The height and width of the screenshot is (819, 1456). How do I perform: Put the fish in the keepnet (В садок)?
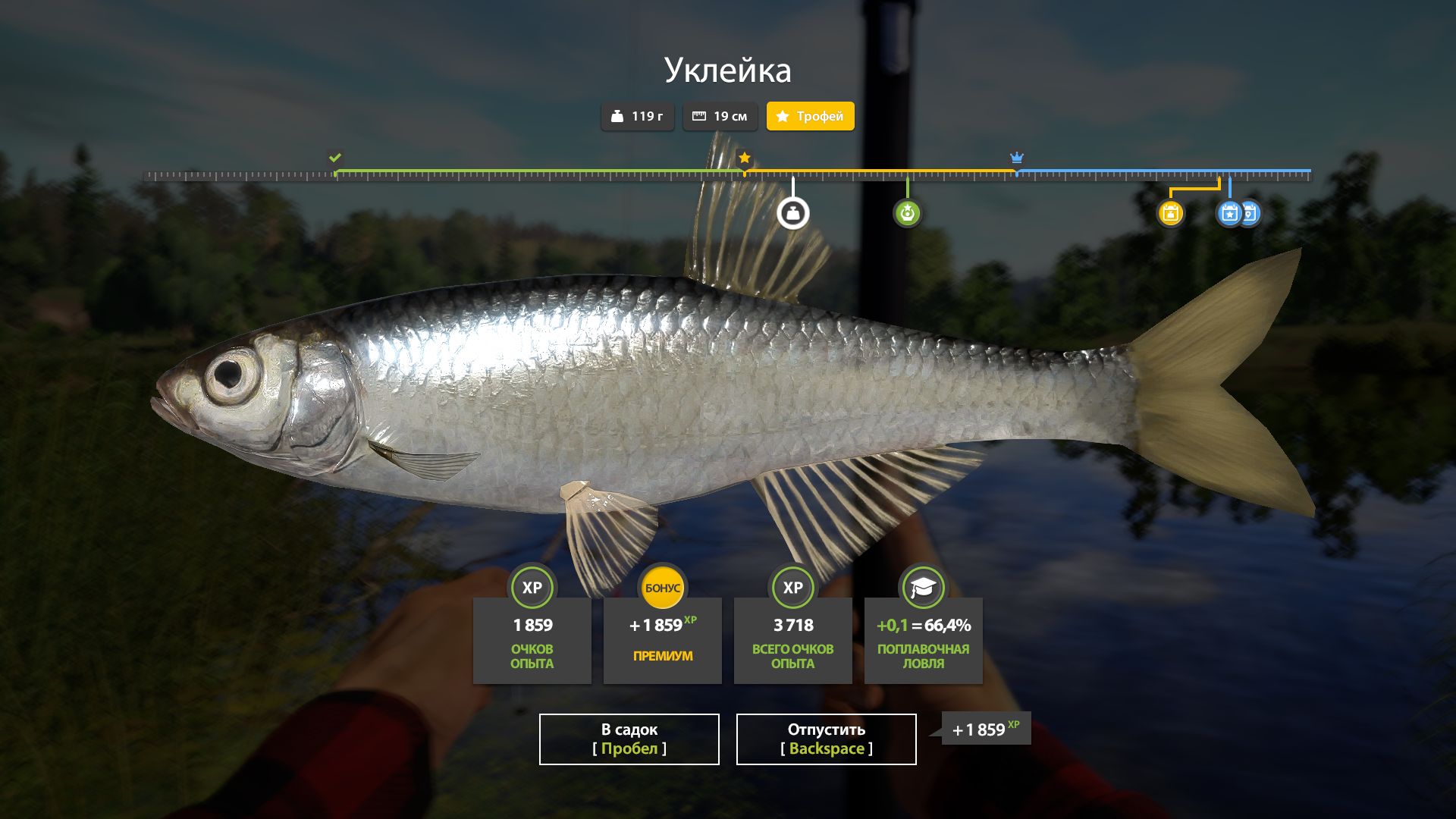click(629, 739)
